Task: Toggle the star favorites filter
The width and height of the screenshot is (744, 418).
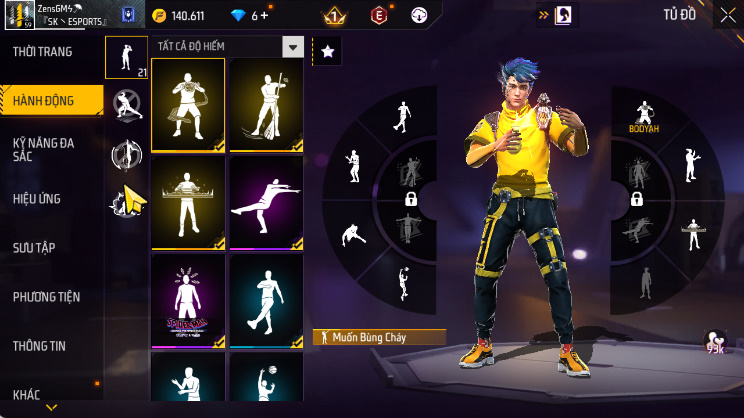Action: tap(328, 50)
